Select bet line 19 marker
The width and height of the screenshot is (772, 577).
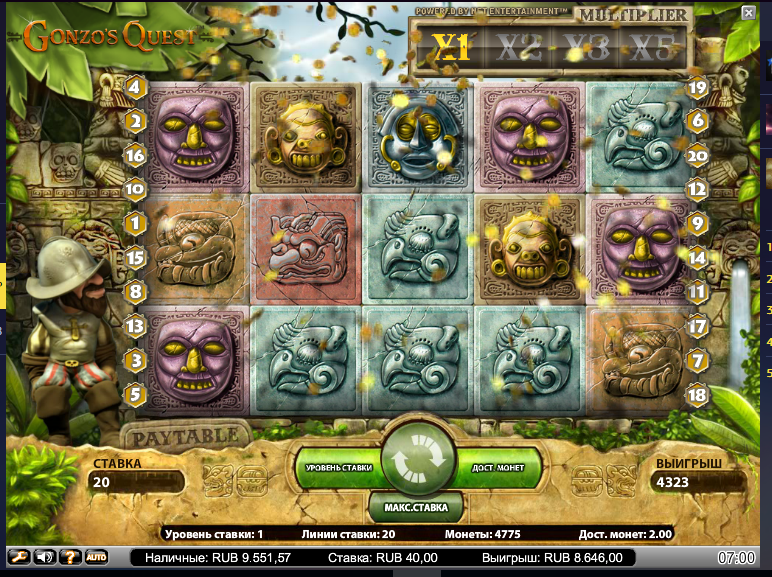point(698,88)
